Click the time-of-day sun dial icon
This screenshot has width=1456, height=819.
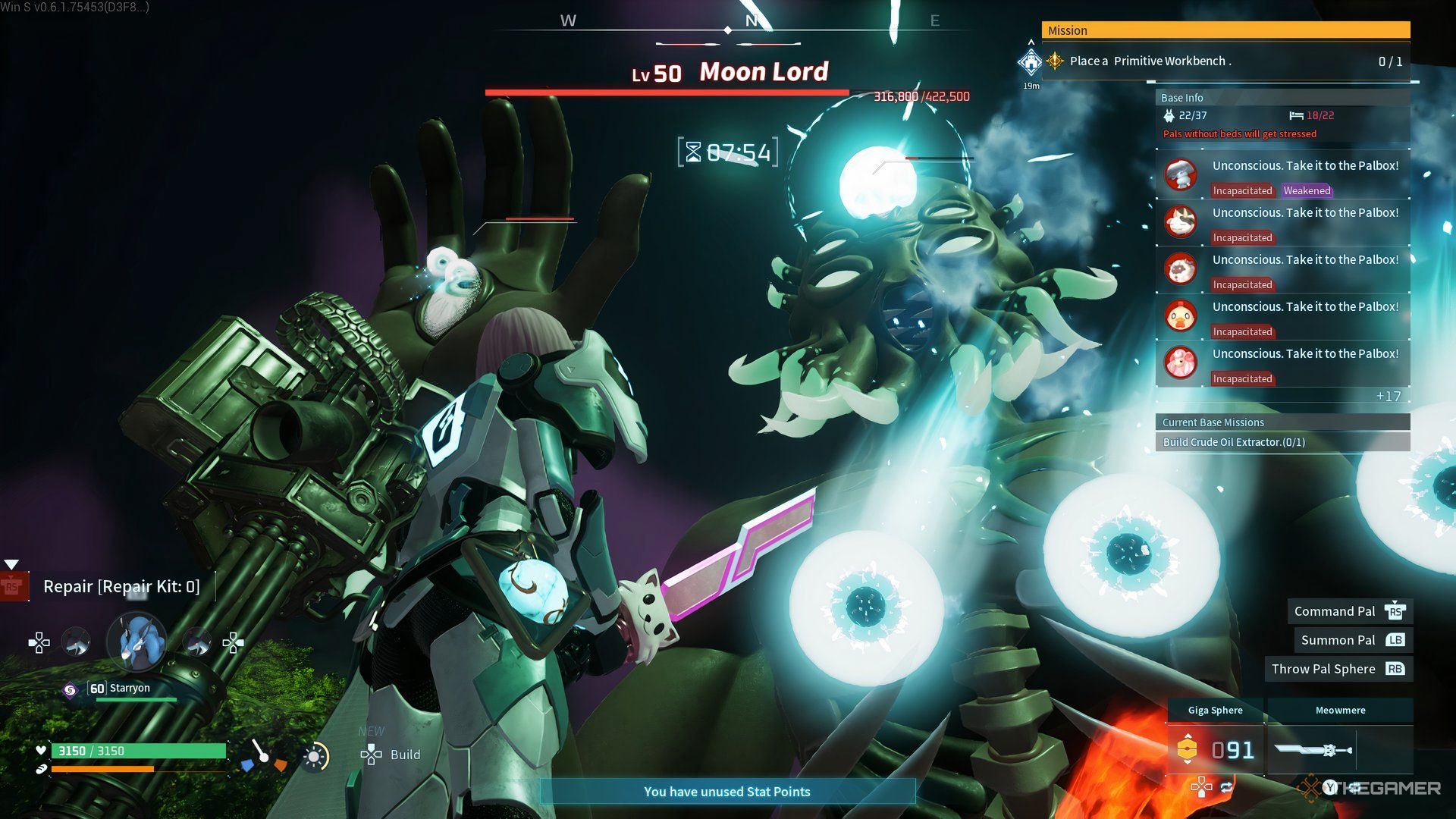pos(315,757)
